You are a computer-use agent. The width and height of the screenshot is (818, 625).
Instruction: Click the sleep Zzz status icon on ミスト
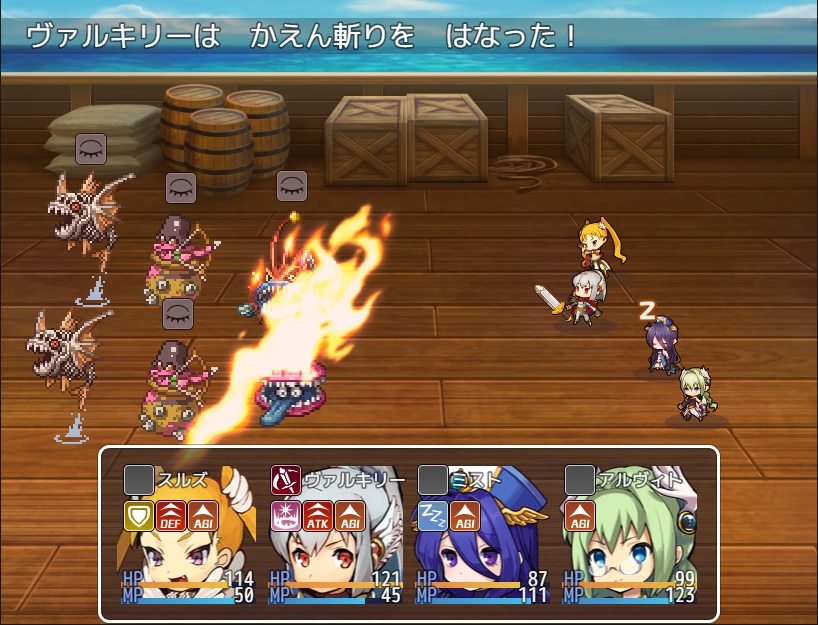[x=432, y=516]
